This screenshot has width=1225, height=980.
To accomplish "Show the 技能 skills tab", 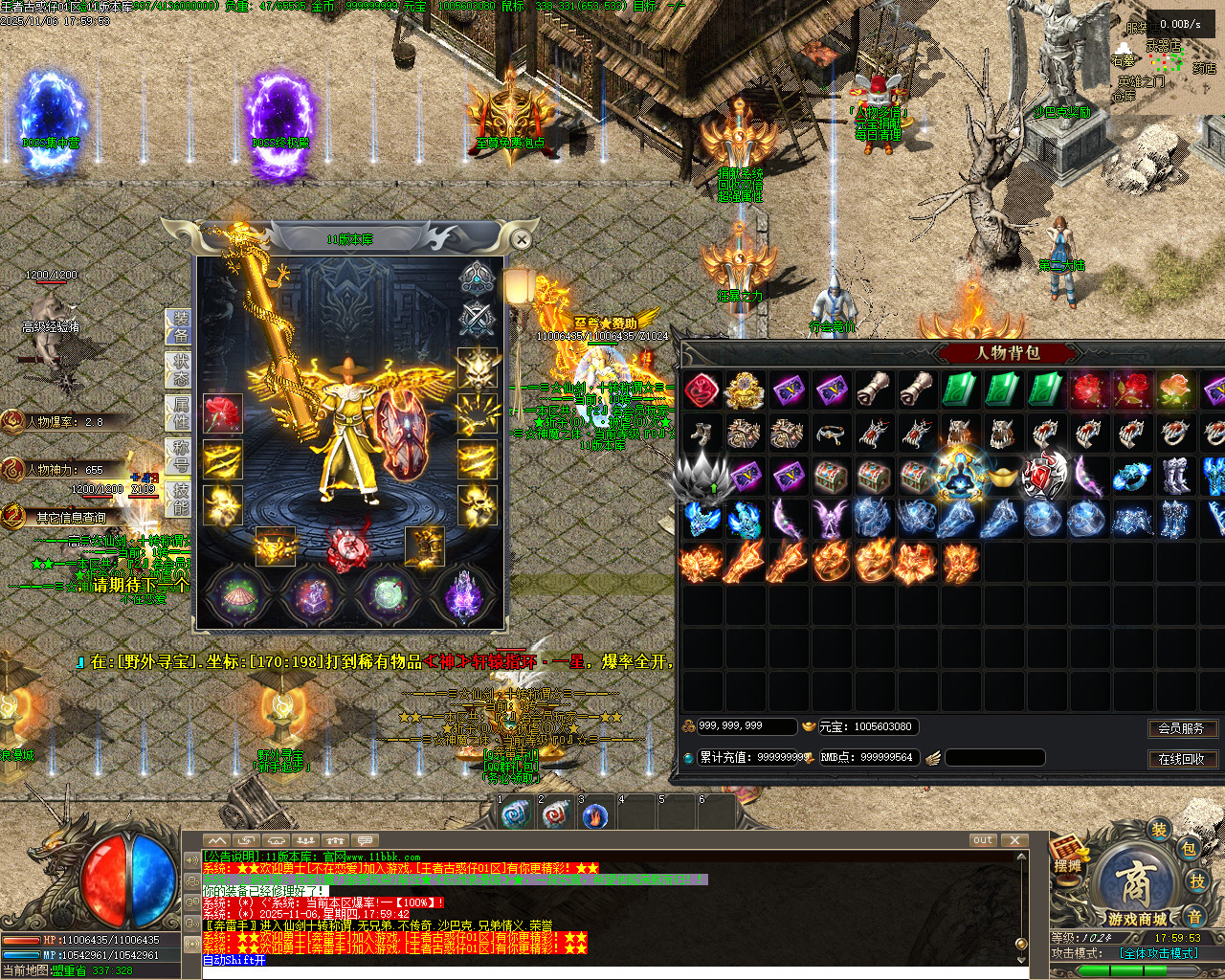I will (180, 499).
